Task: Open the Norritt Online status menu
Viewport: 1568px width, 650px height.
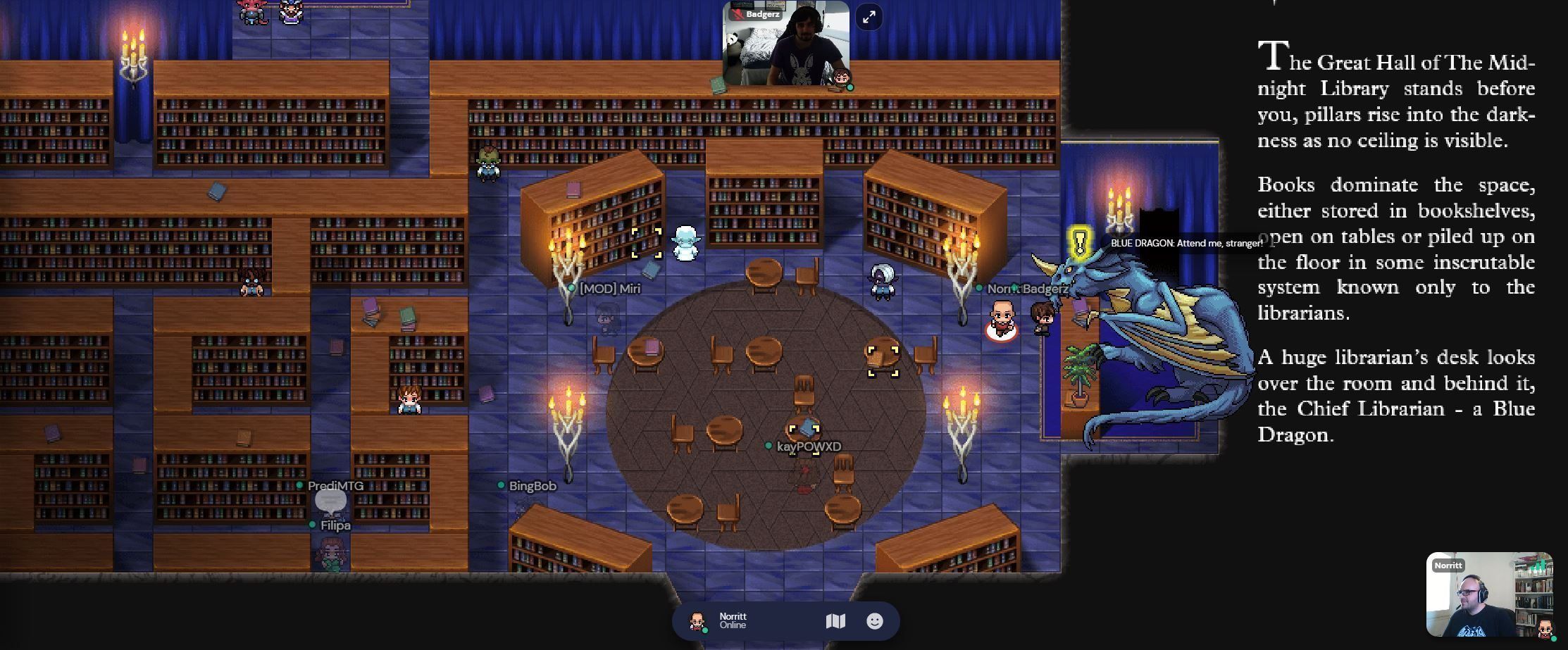Action: (x=733, y=621)
